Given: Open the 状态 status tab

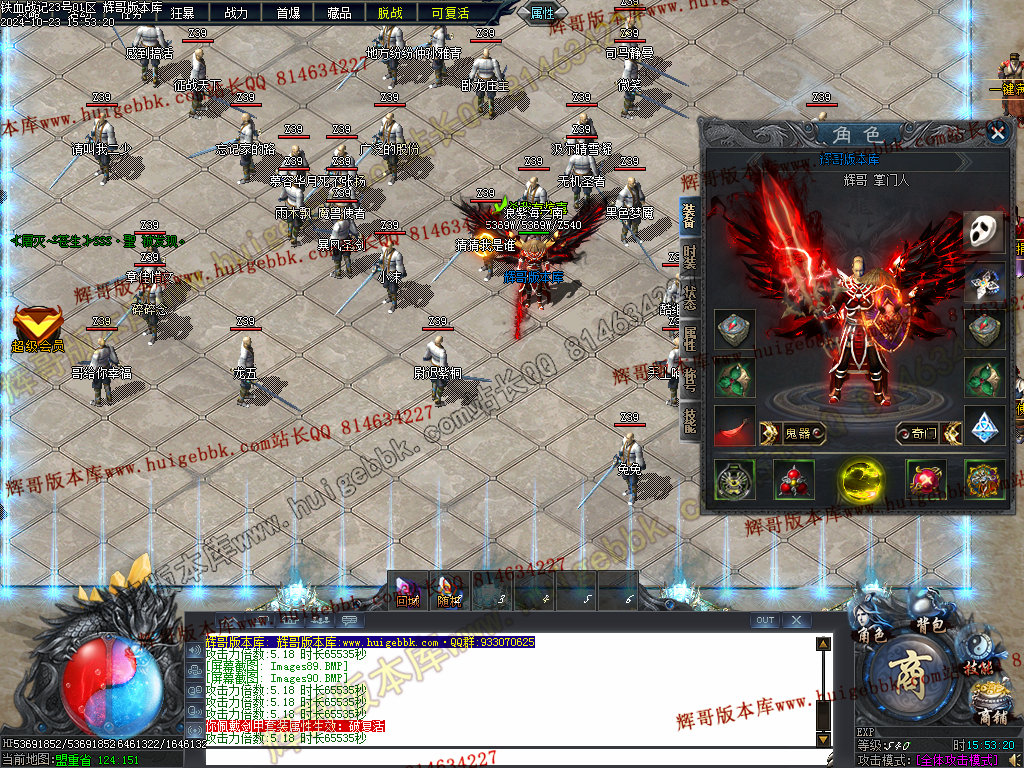Looking at the screenshot, I should coord(690,298).
